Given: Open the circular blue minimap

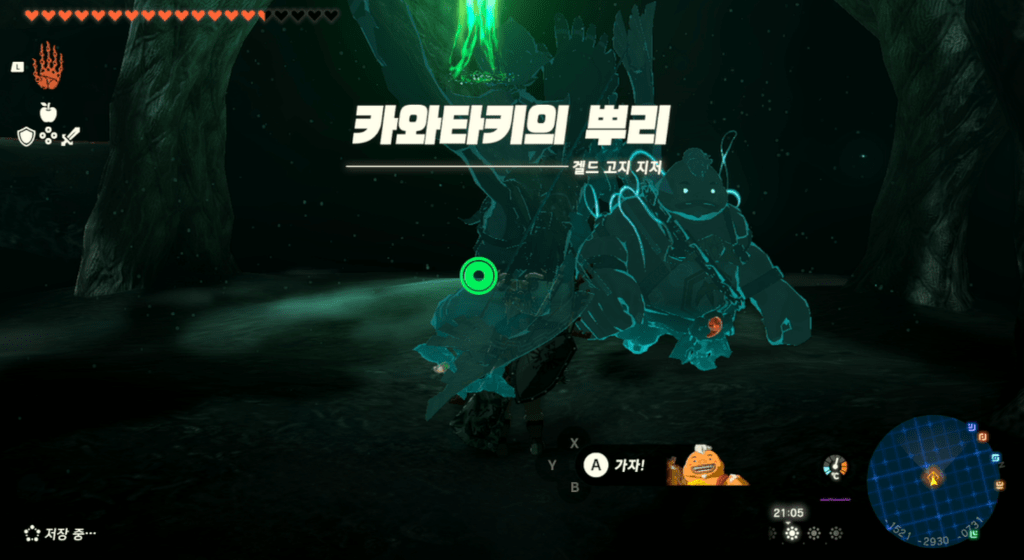Looking at the screenshot, I should point(932,476).
